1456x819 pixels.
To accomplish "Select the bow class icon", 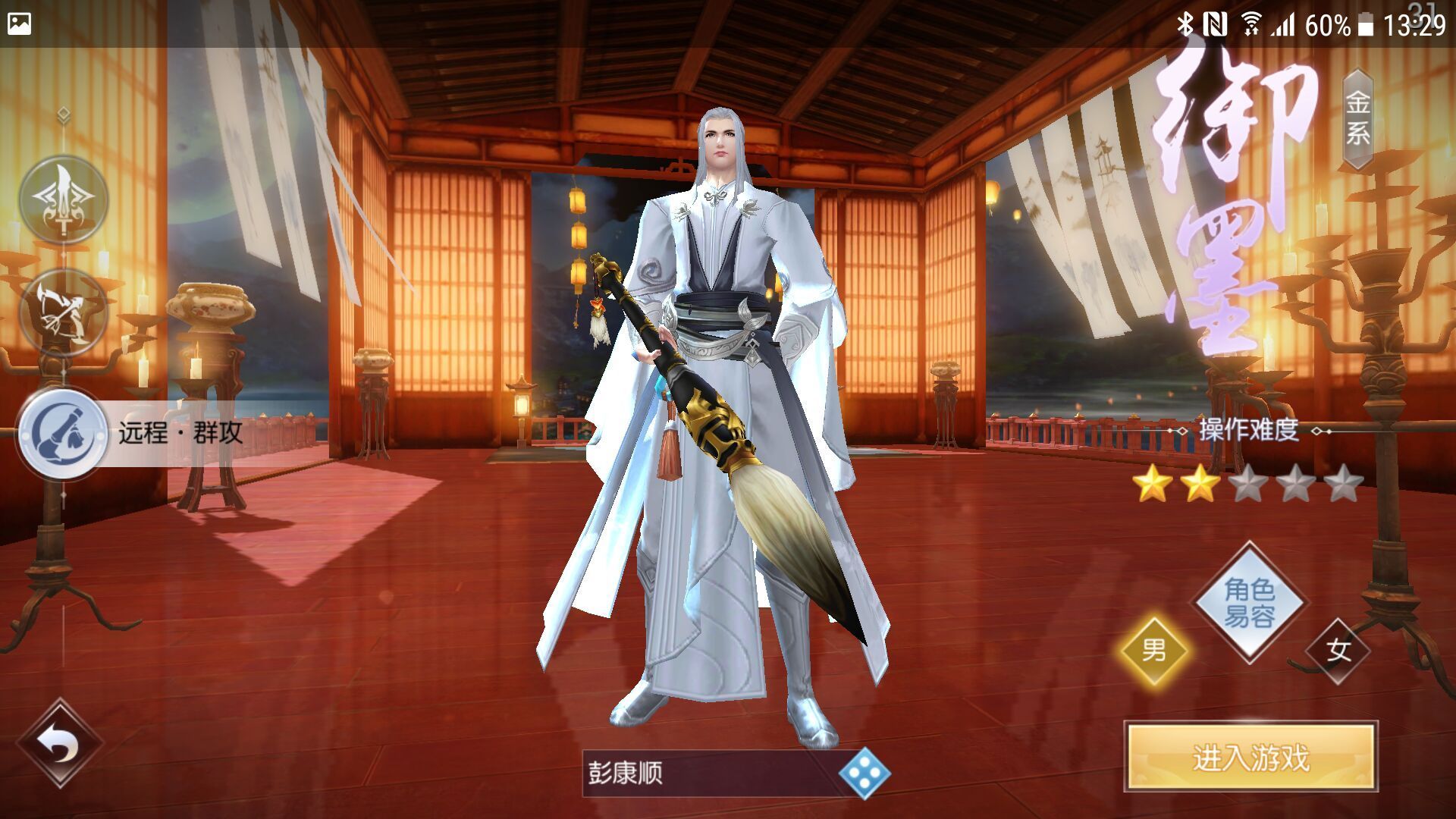I will tap(64, 313).
